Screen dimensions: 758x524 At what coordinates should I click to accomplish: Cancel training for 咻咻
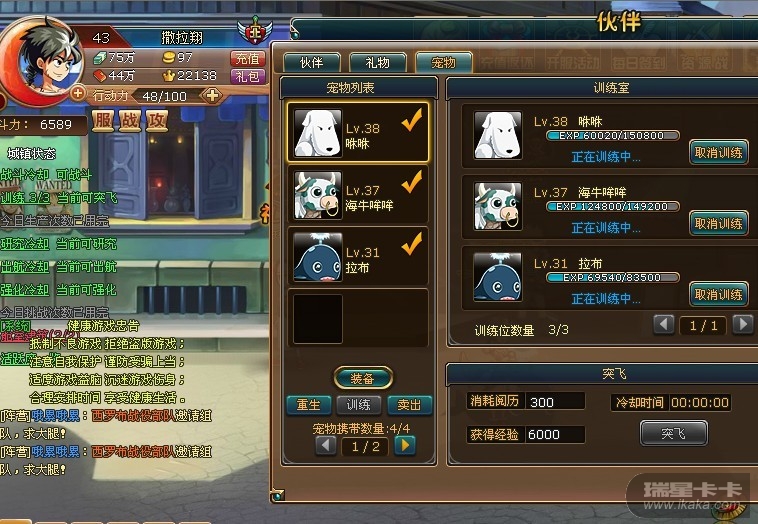(718, 152)
